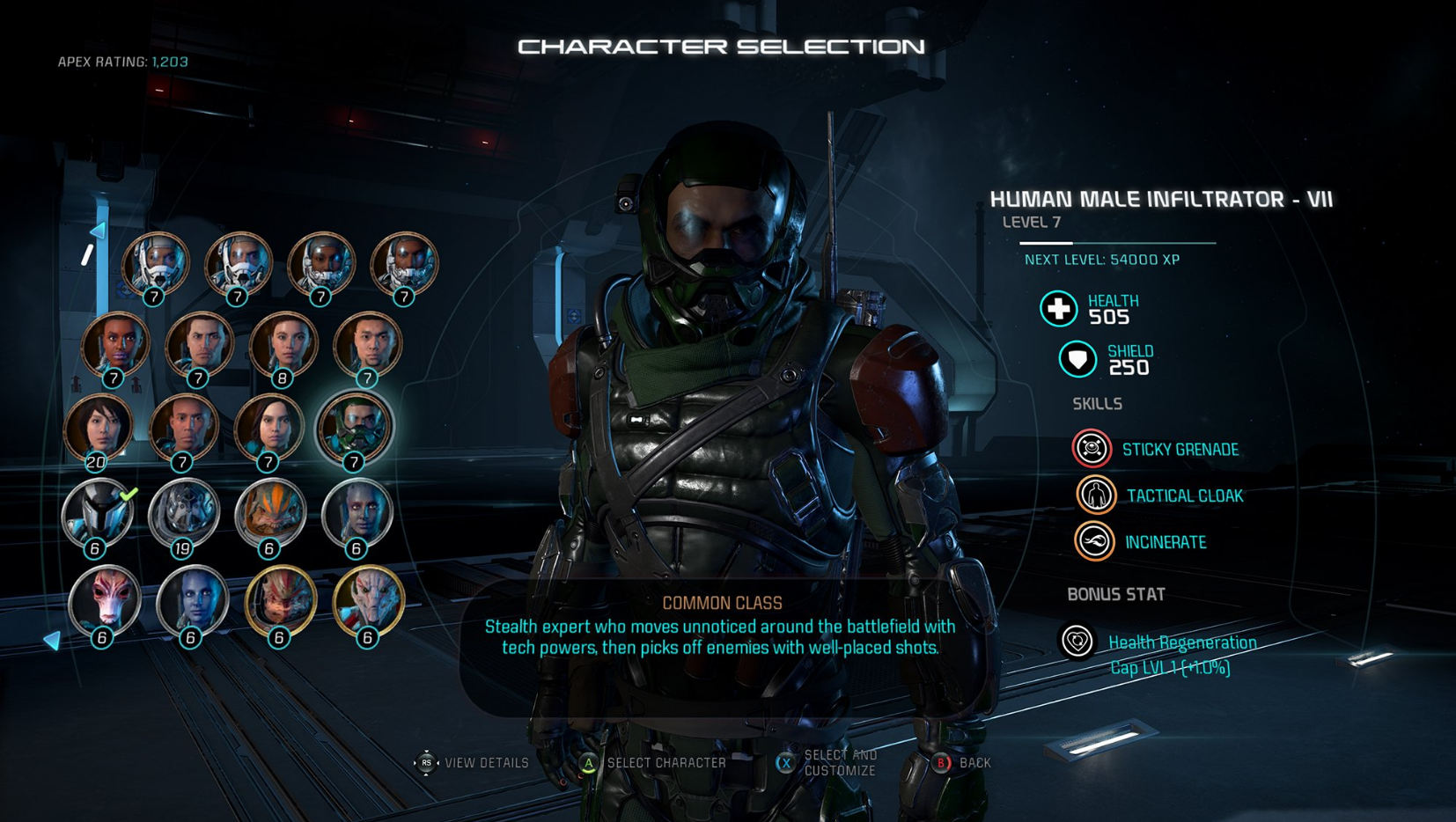Click the RS stick prompt icon

pos(428,763)
